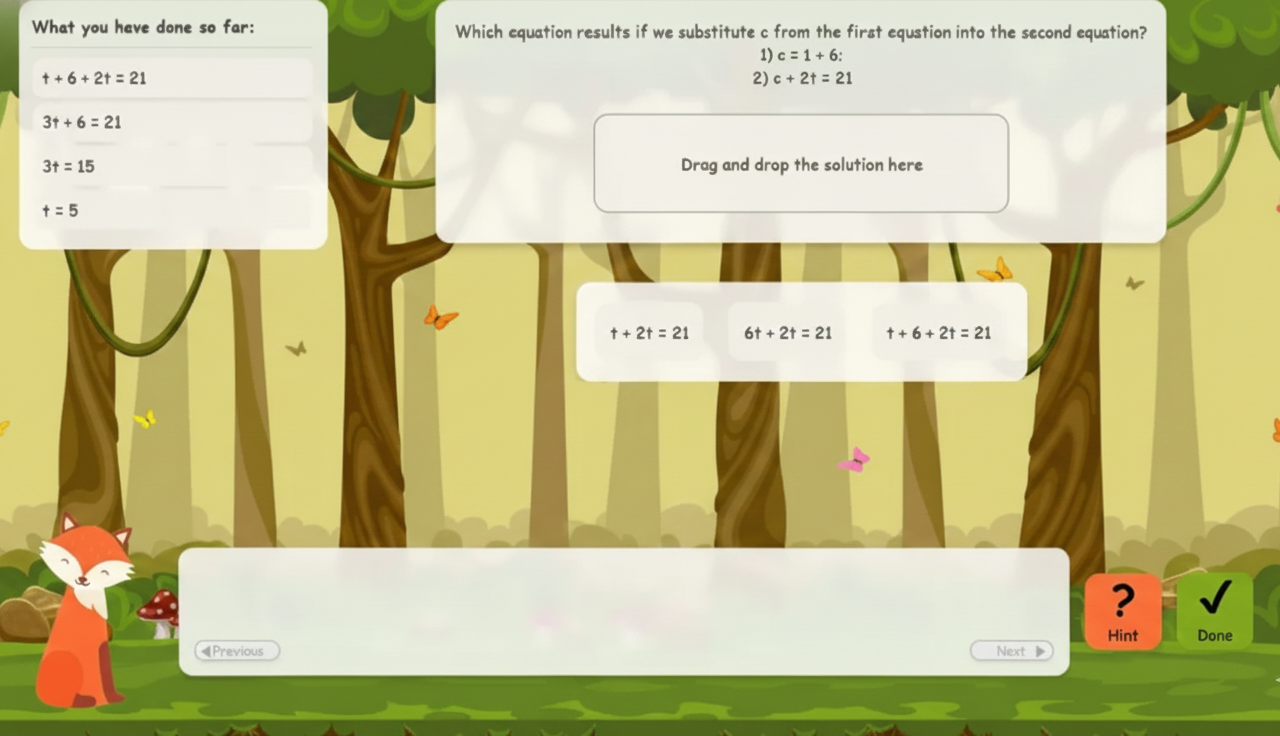Screen dimensions: 1280x736
Task: Click the history entry 't + 6 + 2t = 21'
Action: click(x=93, y=78)
